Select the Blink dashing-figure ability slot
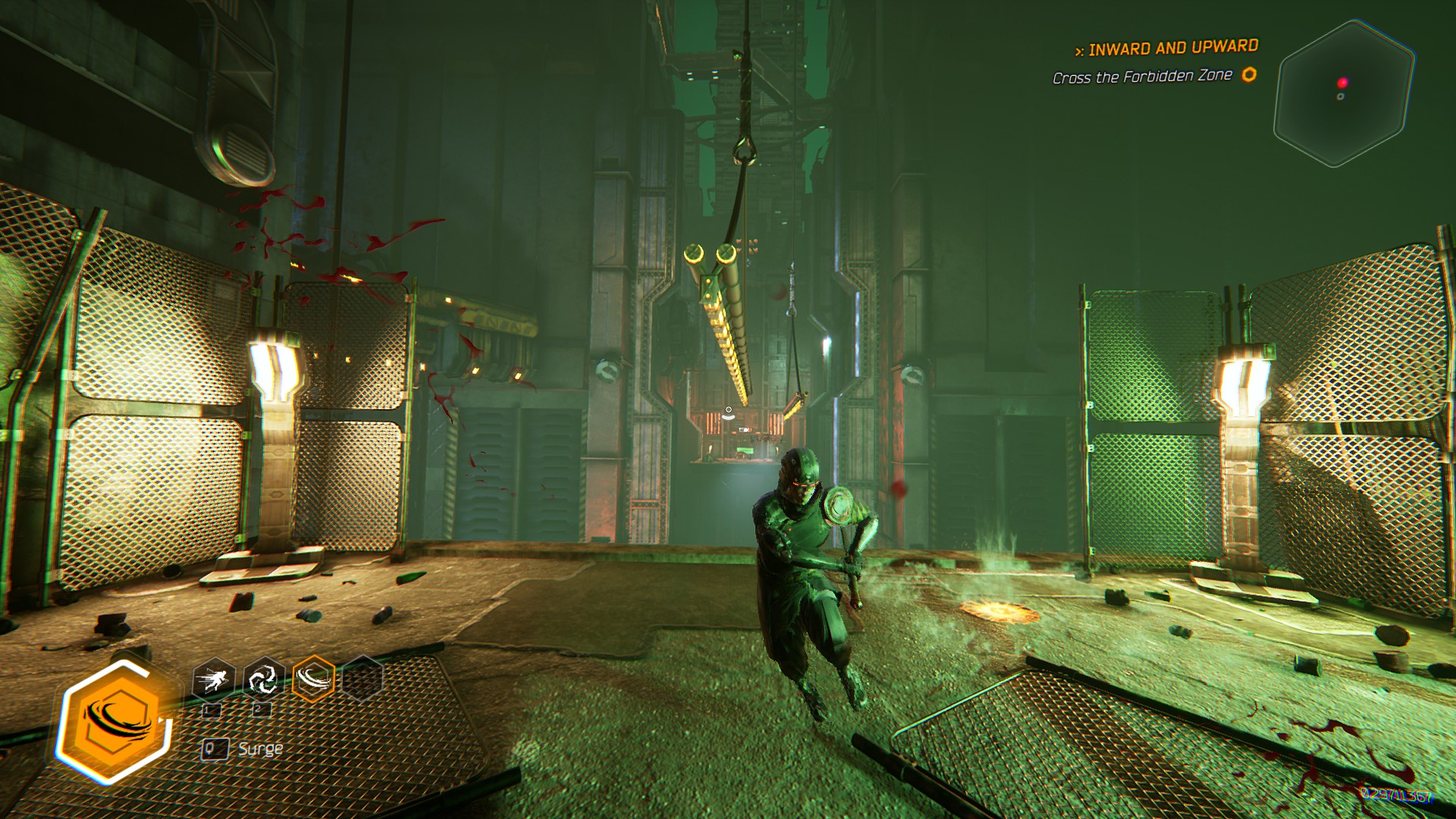 click(214, 679)
